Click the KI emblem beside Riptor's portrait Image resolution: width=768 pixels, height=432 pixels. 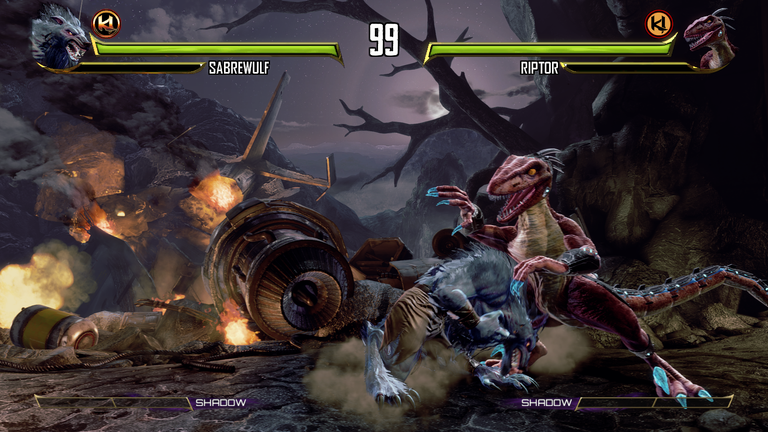659,23
